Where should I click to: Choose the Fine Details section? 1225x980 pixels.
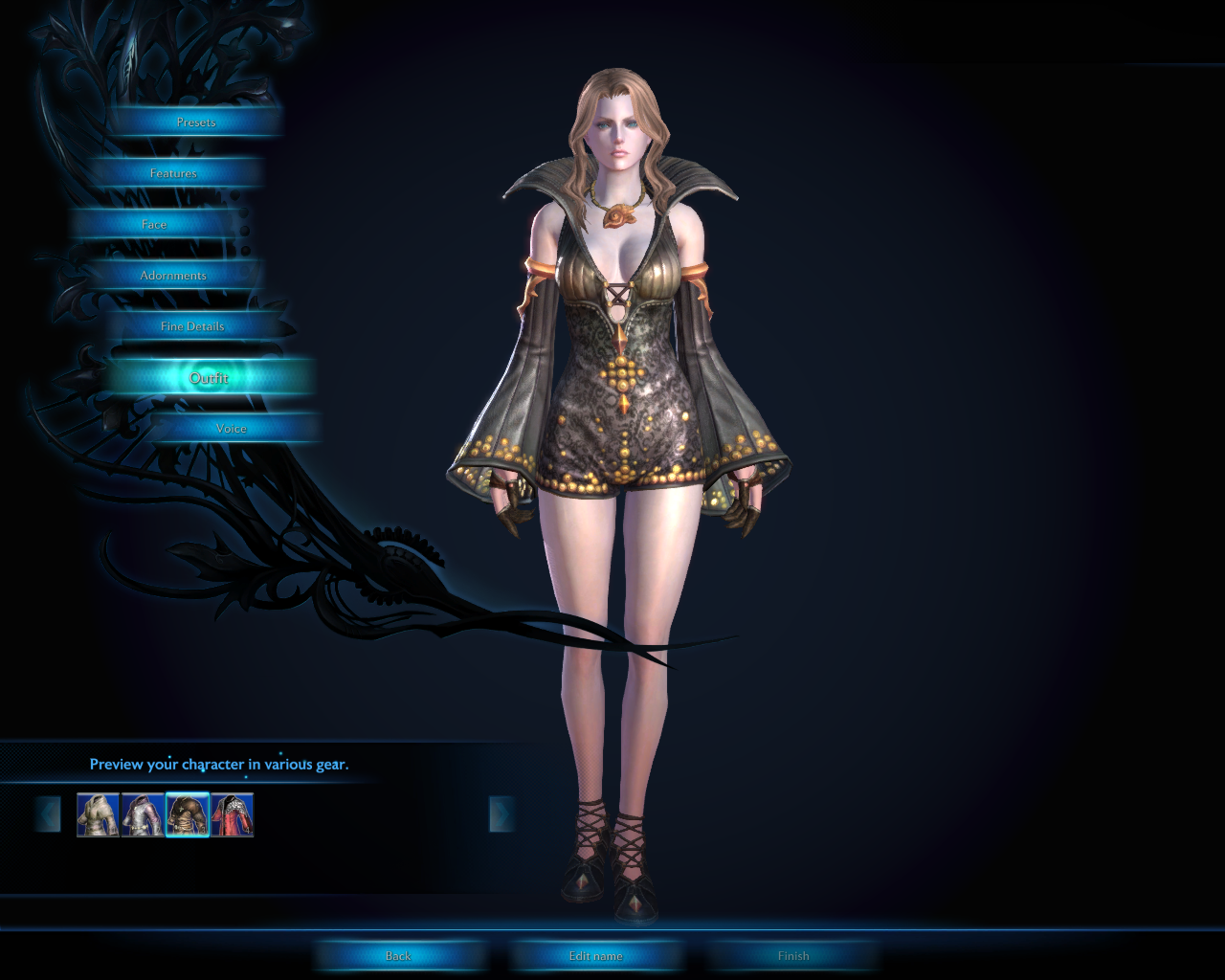pos(192,326)
